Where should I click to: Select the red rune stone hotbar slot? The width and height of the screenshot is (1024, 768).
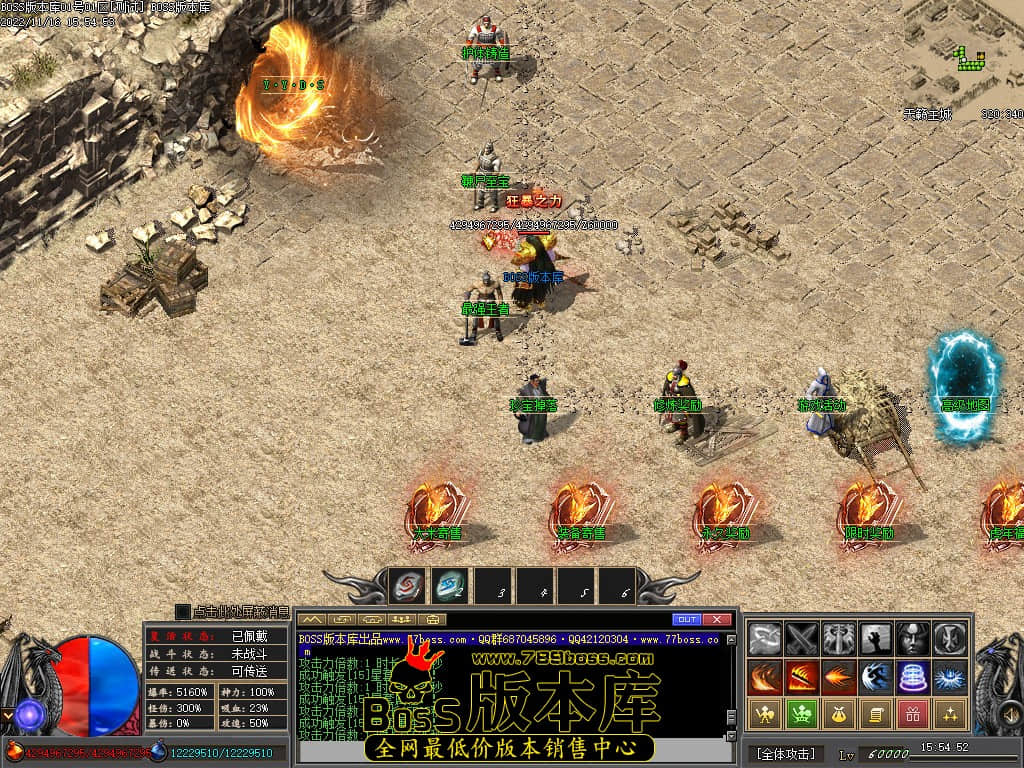[407, 587]
